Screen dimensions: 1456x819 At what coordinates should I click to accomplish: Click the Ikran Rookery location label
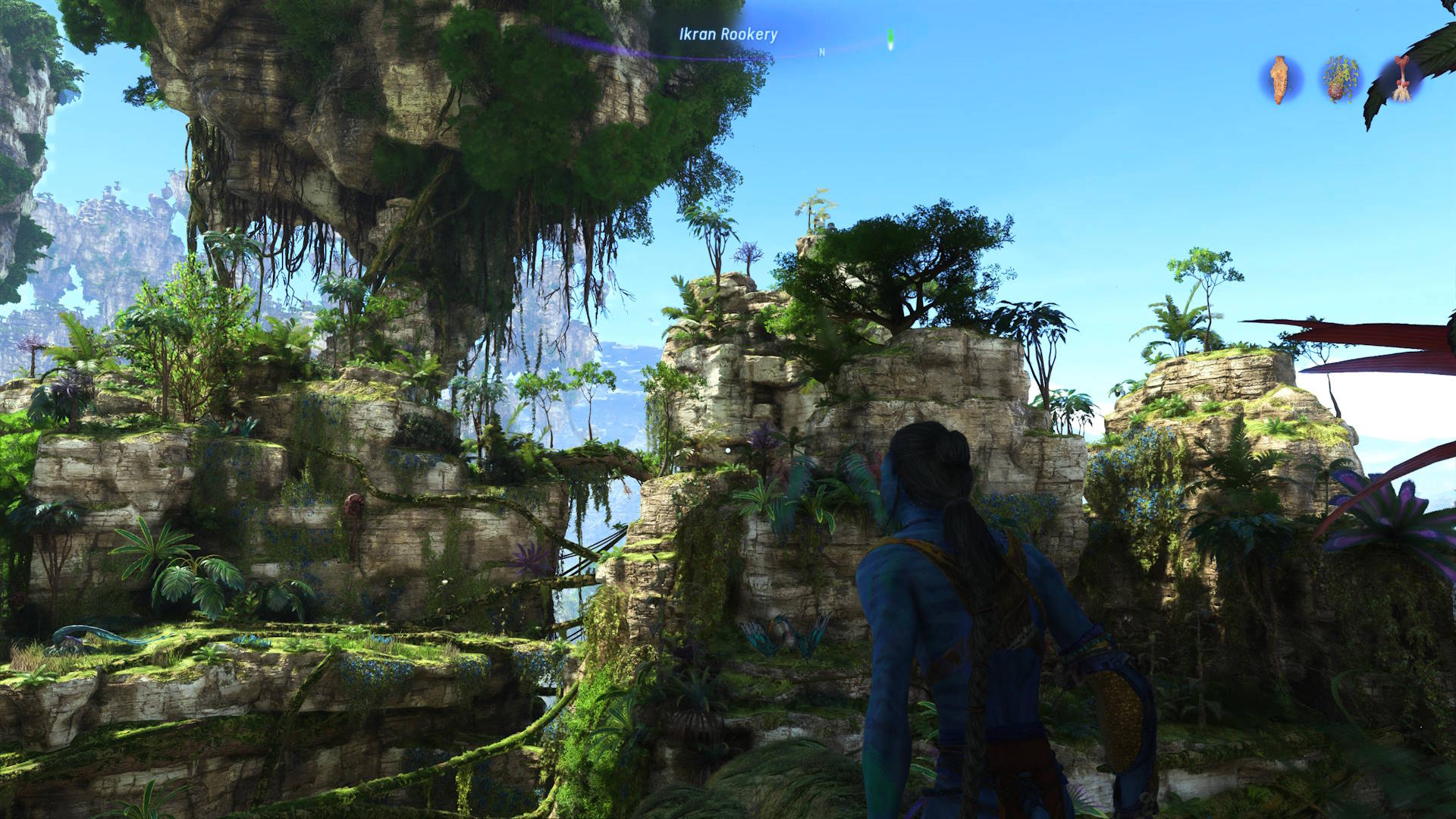point(728,34)
